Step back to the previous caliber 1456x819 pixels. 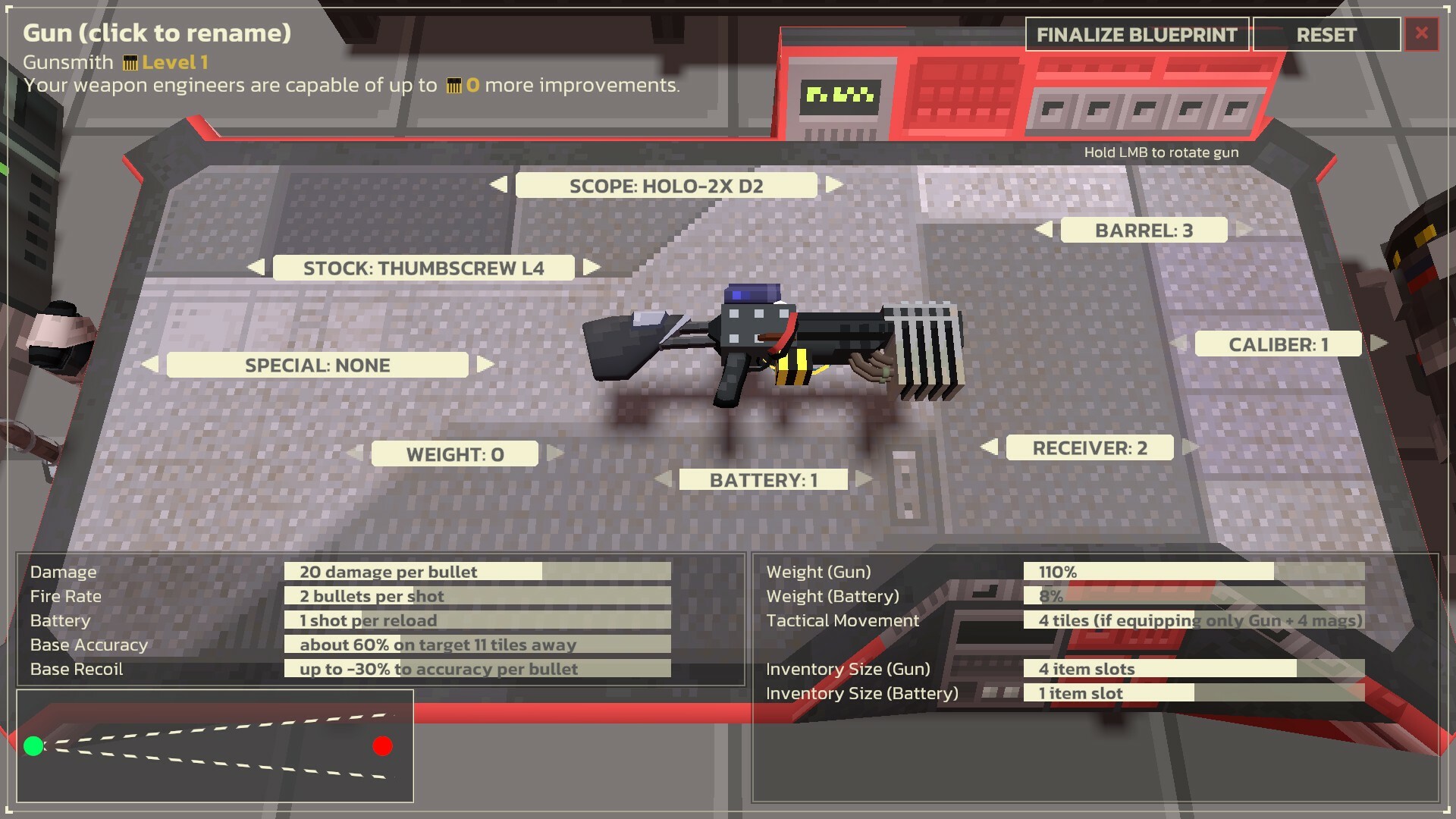[1178, 343]
